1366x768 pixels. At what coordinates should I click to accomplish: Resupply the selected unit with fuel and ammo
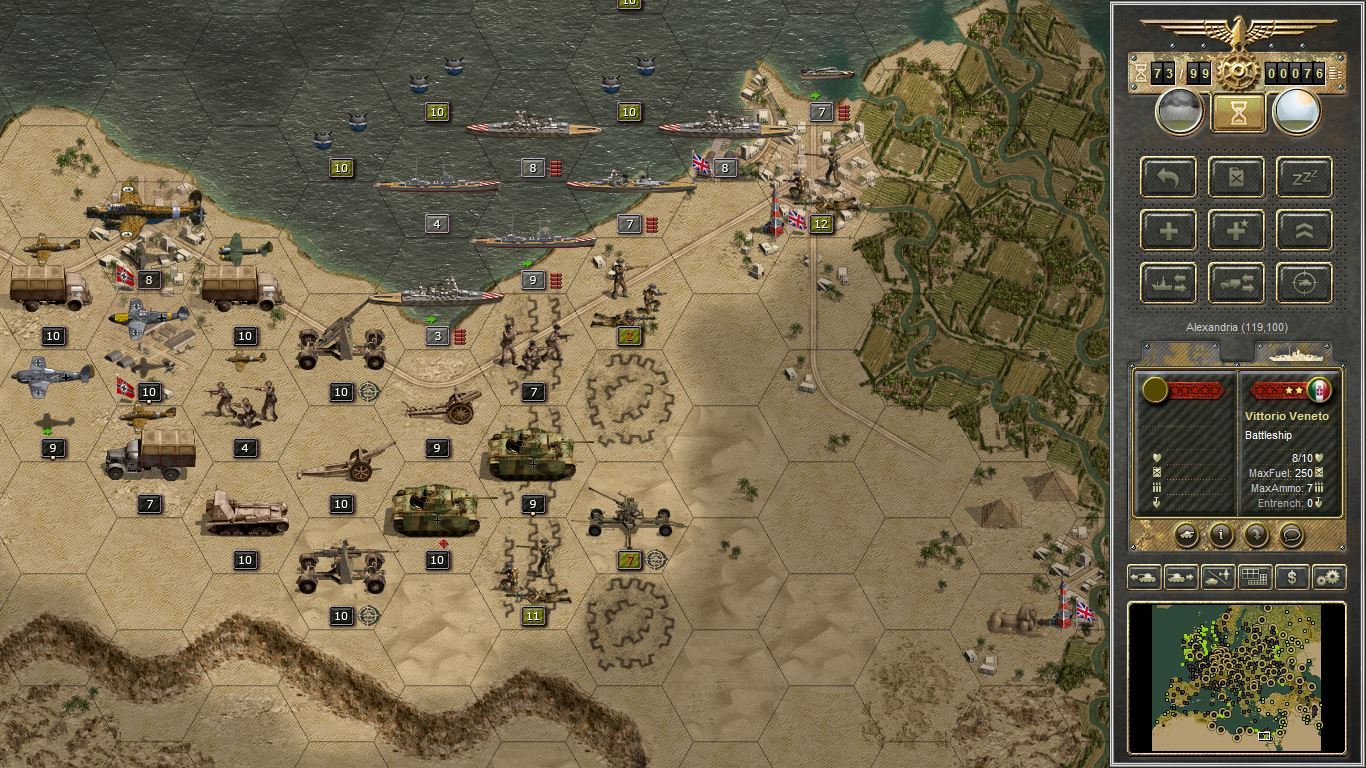[x=1236, y=177]
